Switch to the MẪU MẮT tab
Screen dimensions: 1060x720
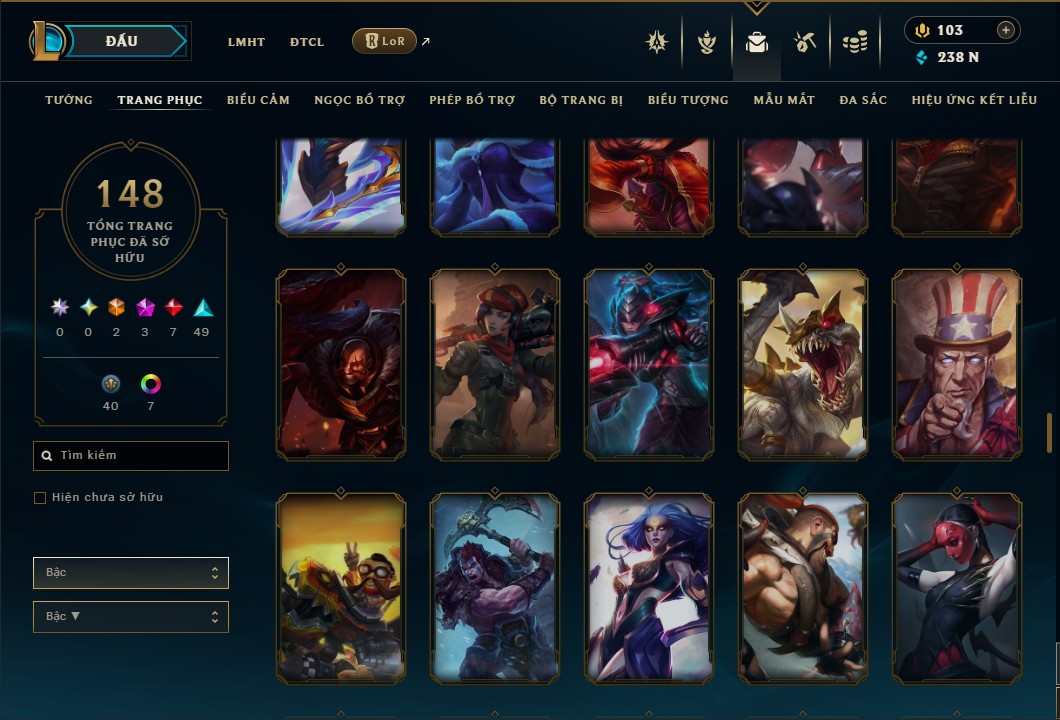pos(784,100)
